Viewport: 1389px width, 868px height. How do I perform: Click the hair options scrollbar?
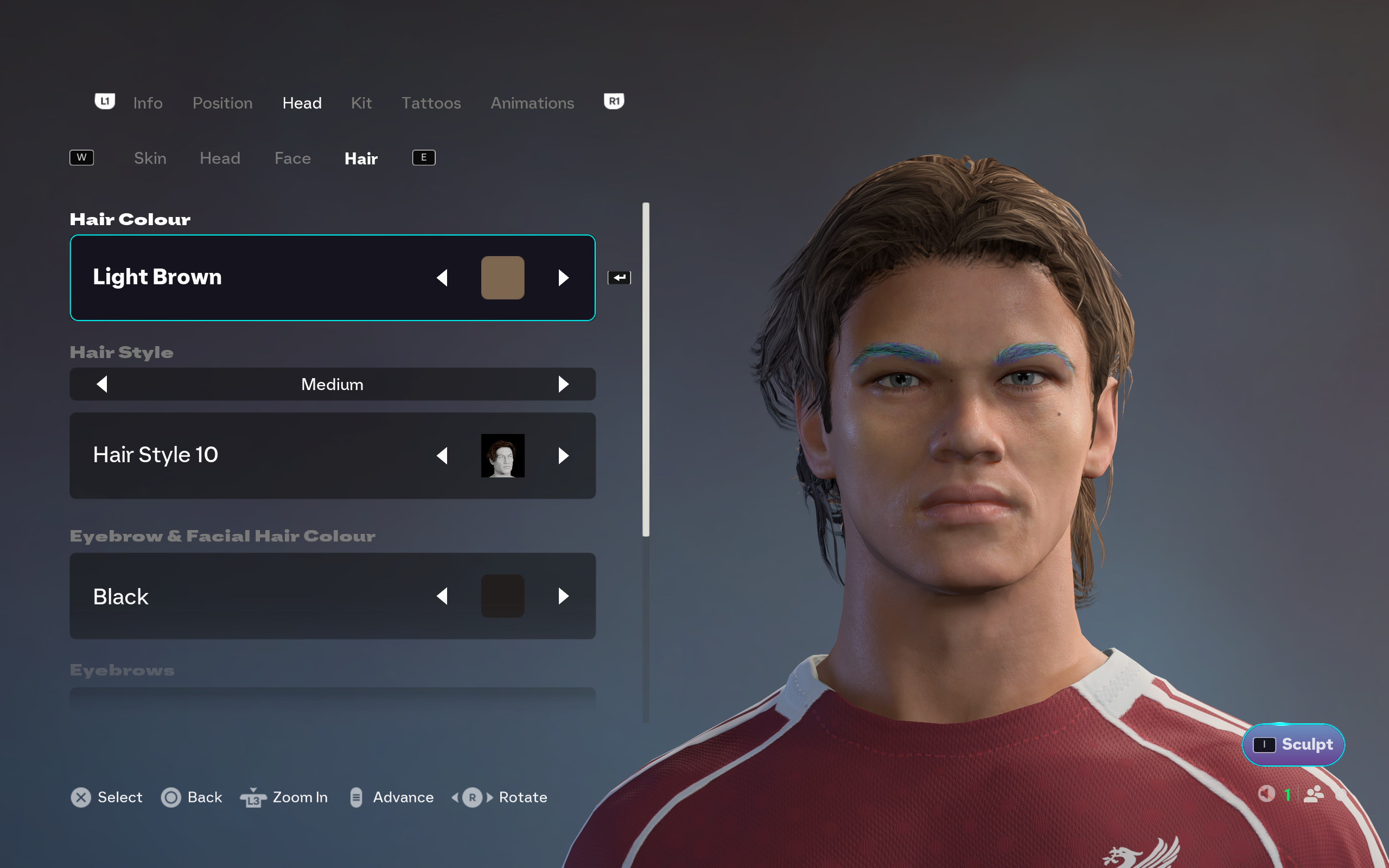pyautogui.click(x=646, y=369)
